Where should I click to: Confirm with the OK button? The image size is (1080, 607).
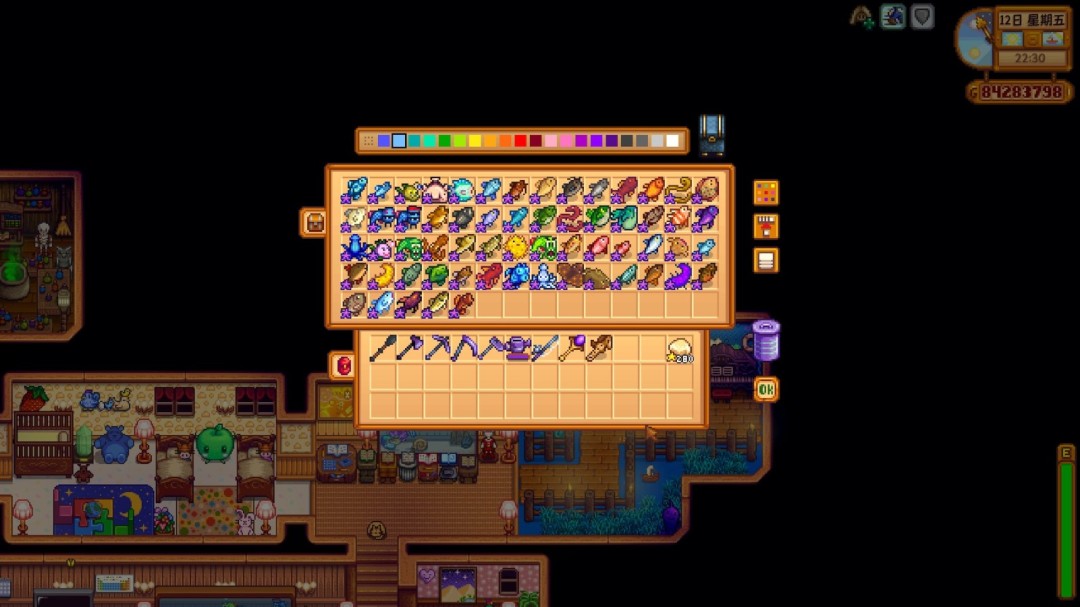766,389
